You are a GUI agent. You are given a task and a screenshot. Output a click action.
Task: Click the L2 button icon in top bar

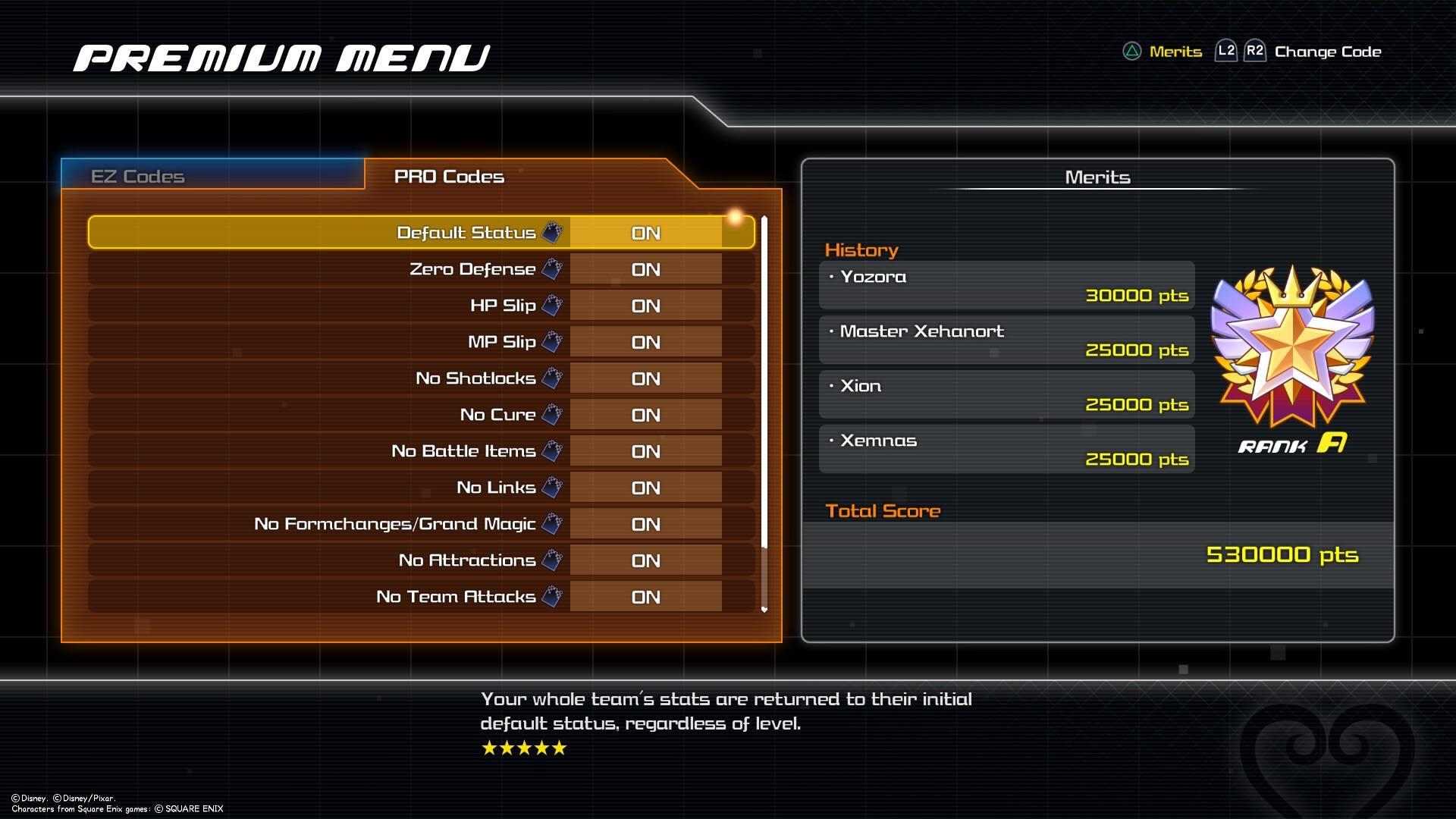click(x=1226, y=51)
